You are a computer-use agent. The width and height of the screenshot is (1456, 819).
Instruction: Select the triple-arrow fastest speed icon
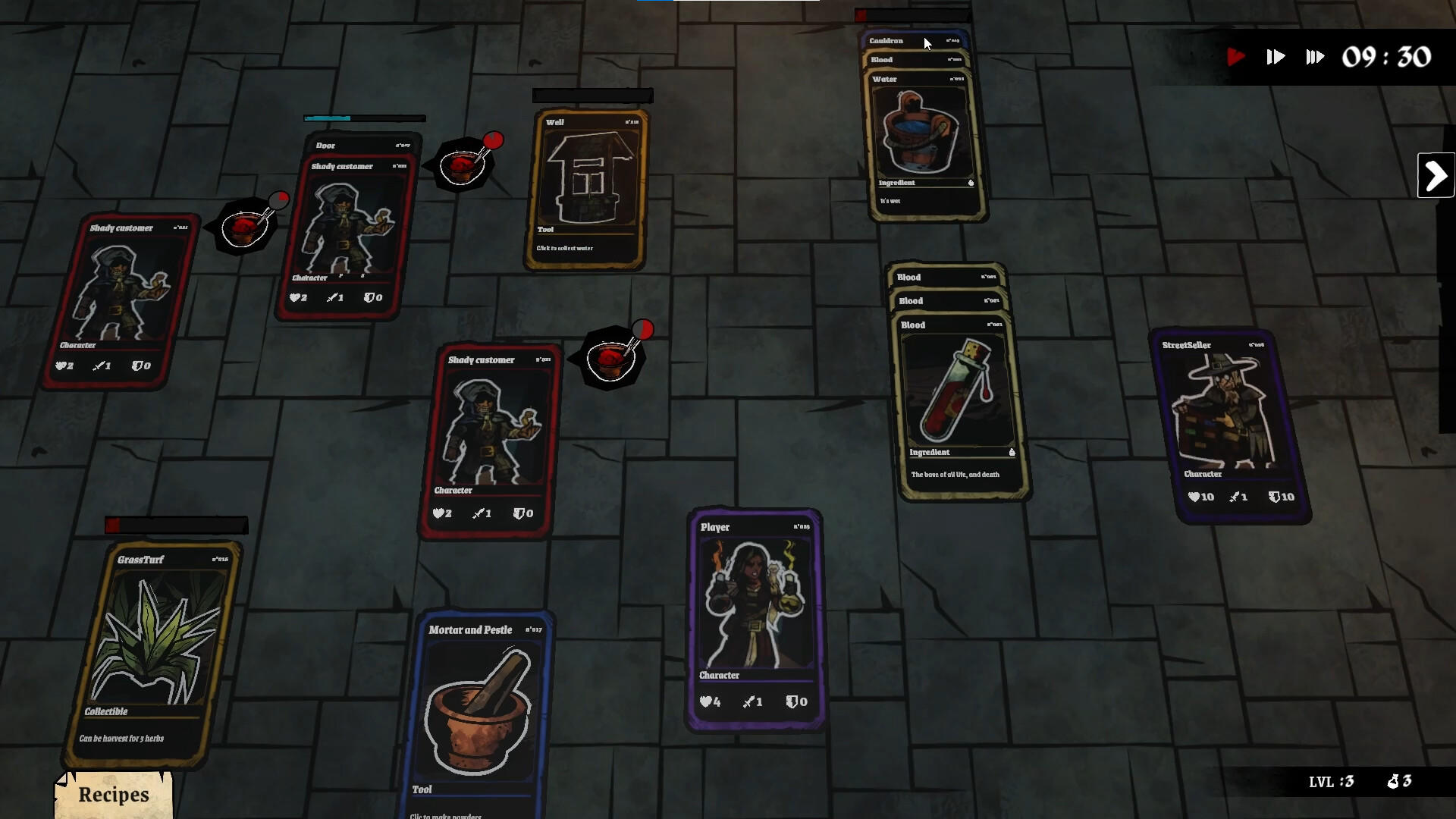click(x=1315, y=56)
